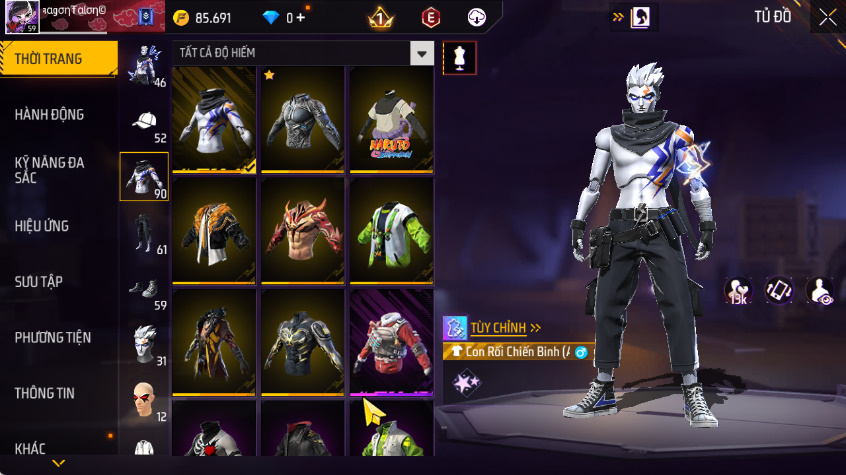Toggle the mannequin preview icon

(x=459, y=57)
